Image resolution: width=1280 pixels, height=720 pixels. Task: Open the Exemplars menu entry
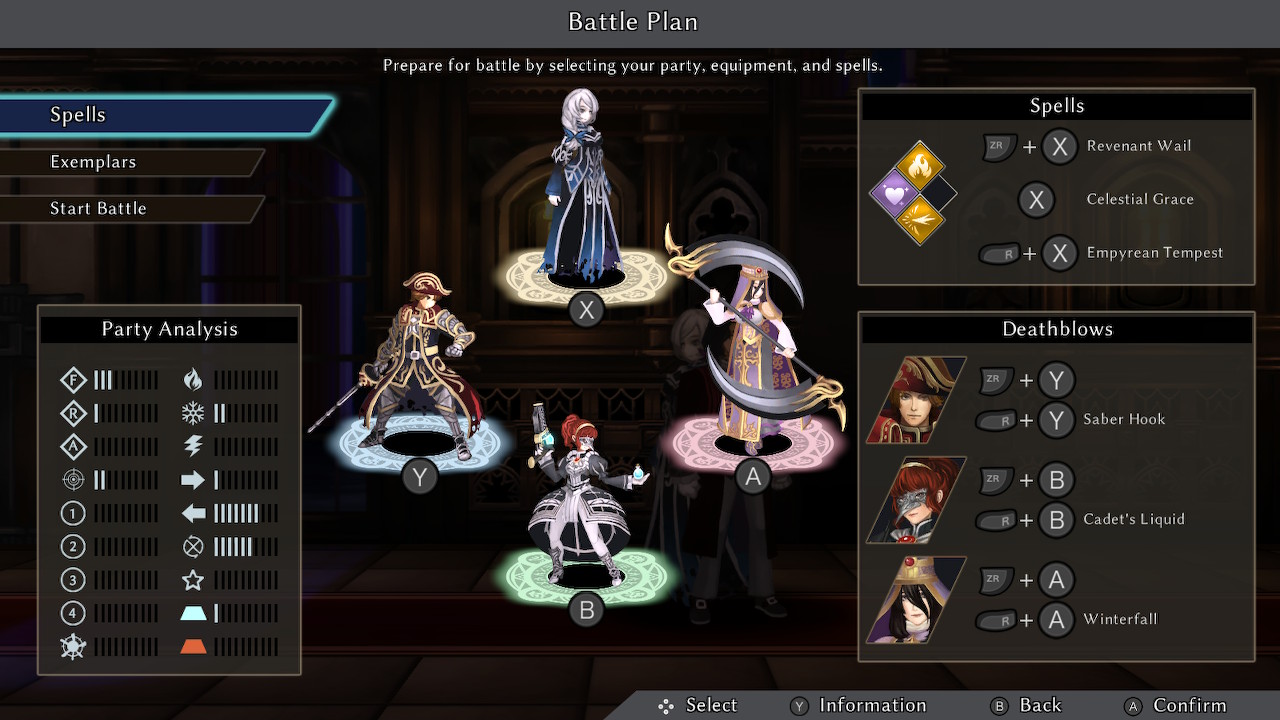pyautogui.click(x=93, y=162)
